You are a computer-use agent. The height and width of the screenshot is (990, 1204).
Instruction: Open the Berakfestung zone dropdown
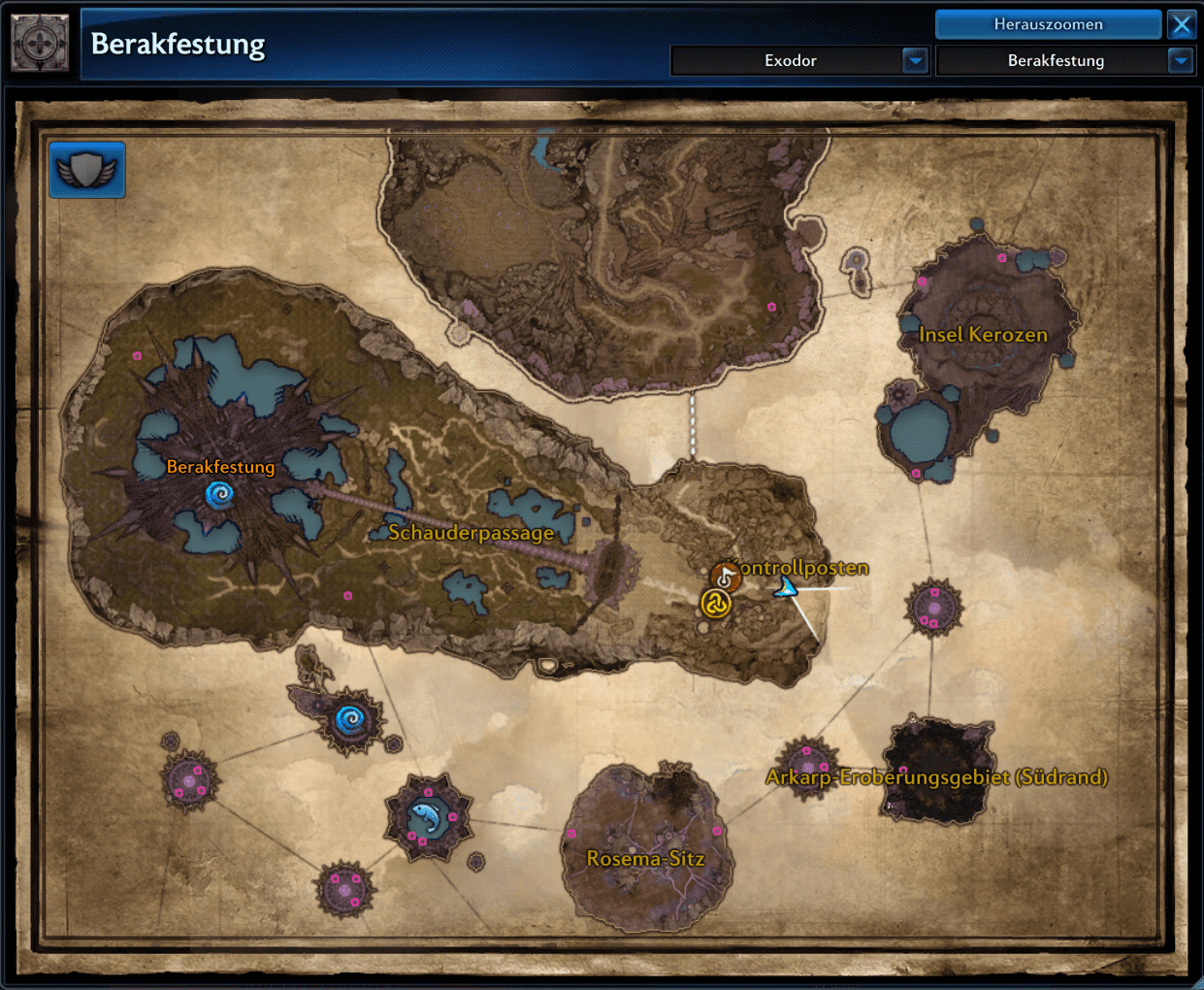point(1180,61)
